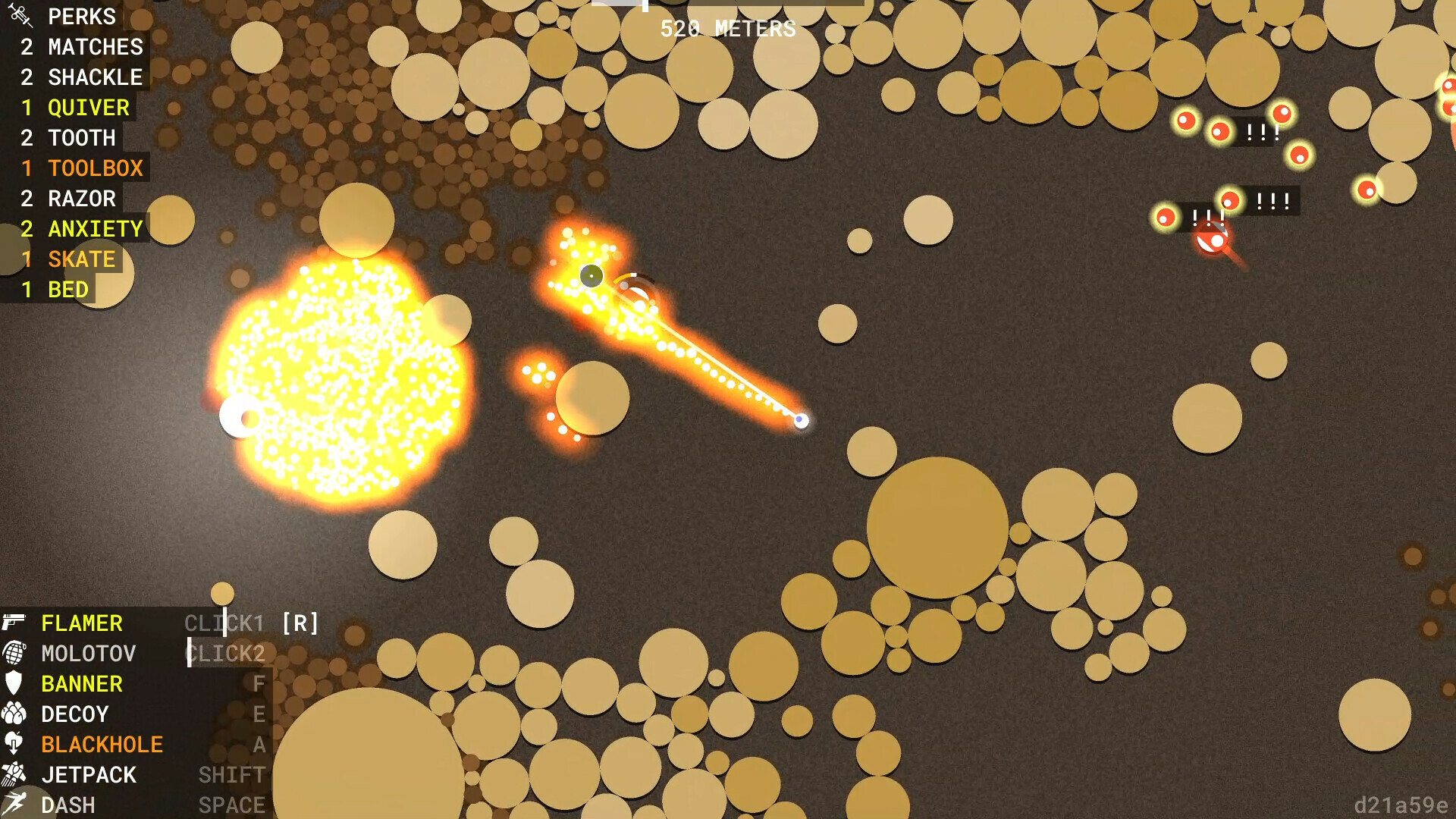
Task: Toggle the FLAMER weapon slot
Action: 82,623
